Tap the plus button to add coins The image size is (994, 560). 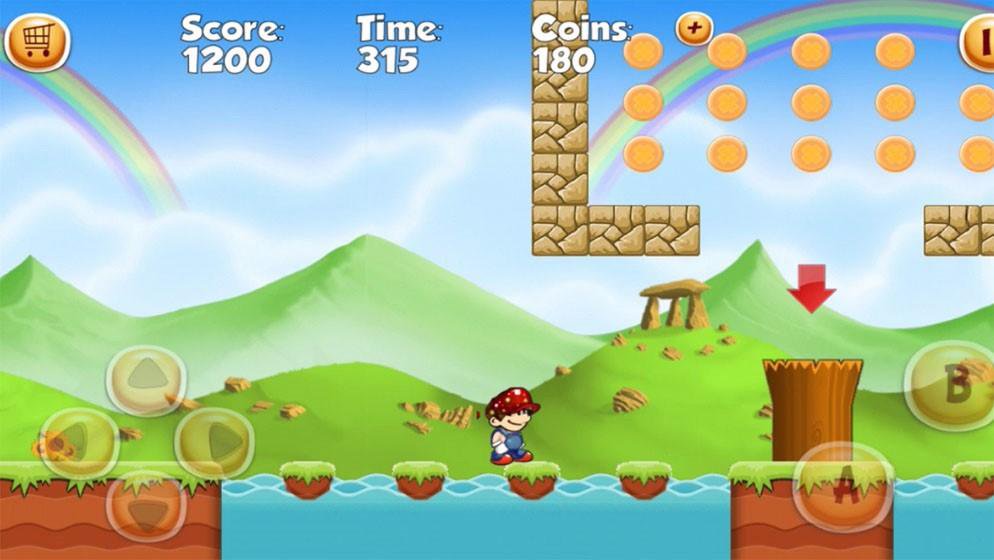[x=694, y=28]
